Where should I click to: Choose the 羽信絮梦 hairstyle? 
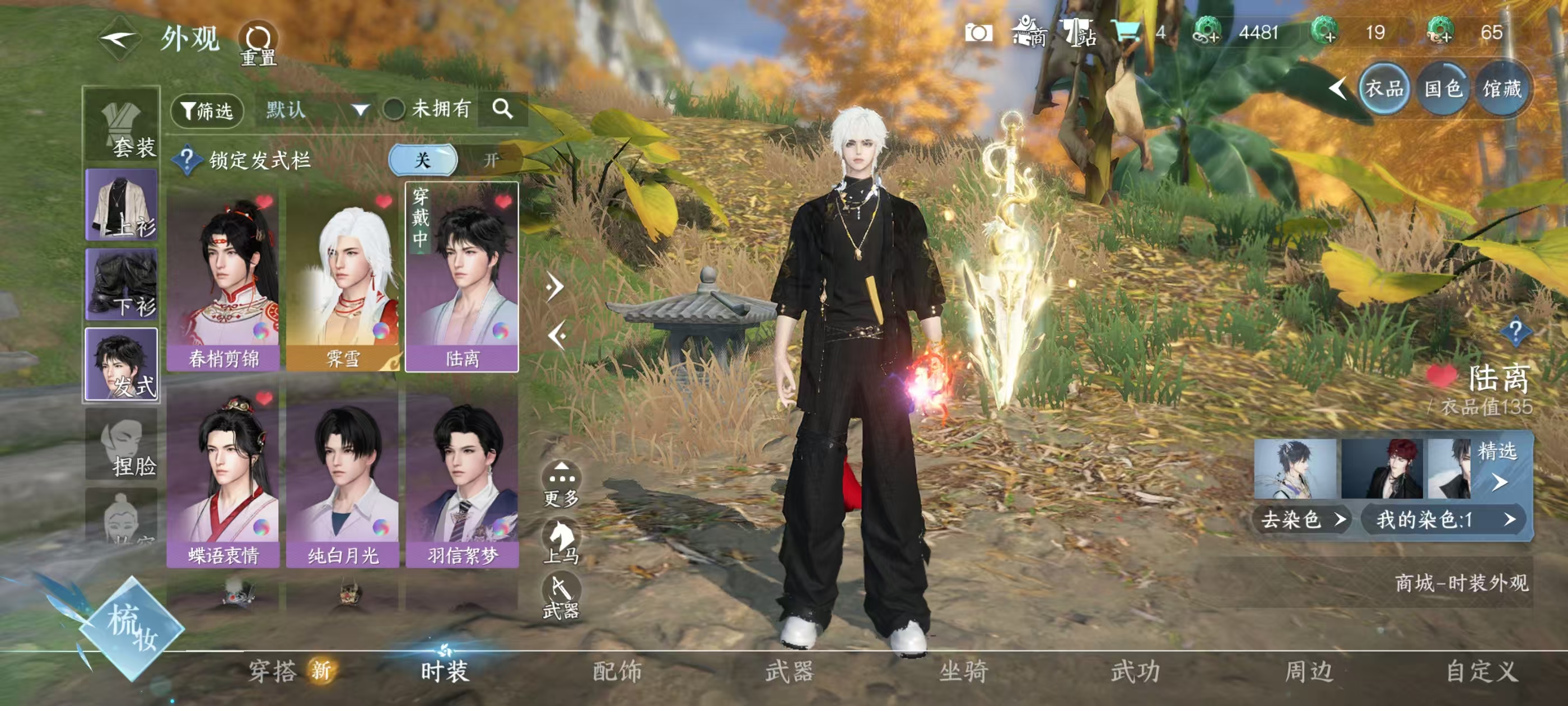[462, 475]
